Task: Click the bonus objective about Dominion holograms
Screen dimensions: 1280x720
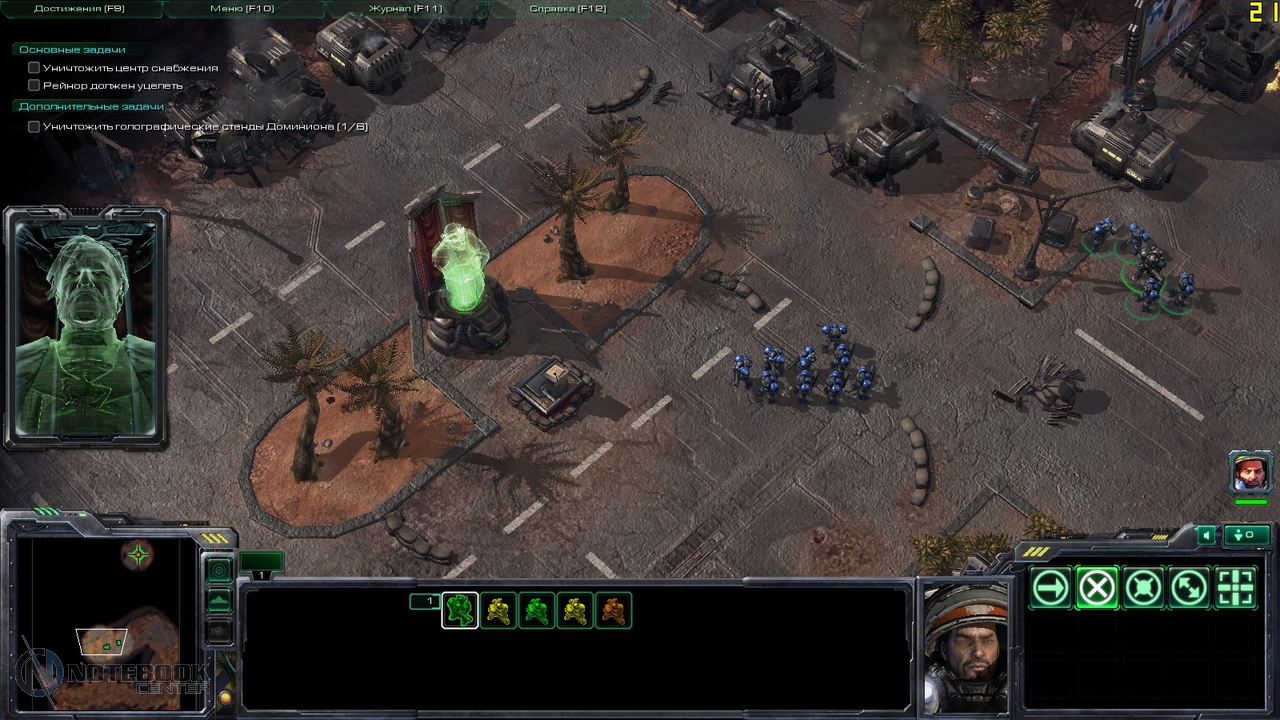Action: pos(205,127)
